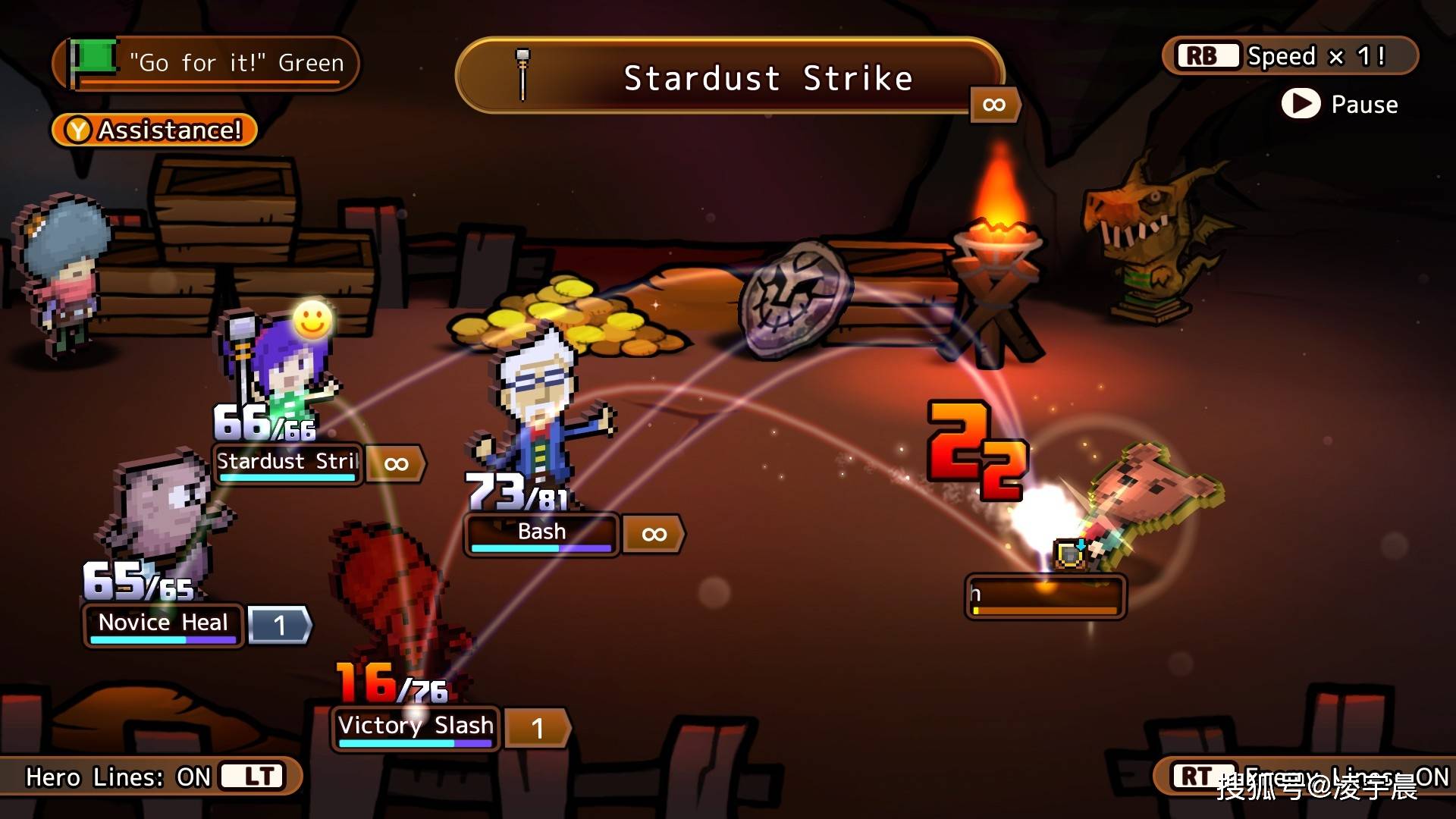Select the mage's Stardust Strike skill label
Image resolution: width=1456 pixels, height=819 pixels.
287,462
